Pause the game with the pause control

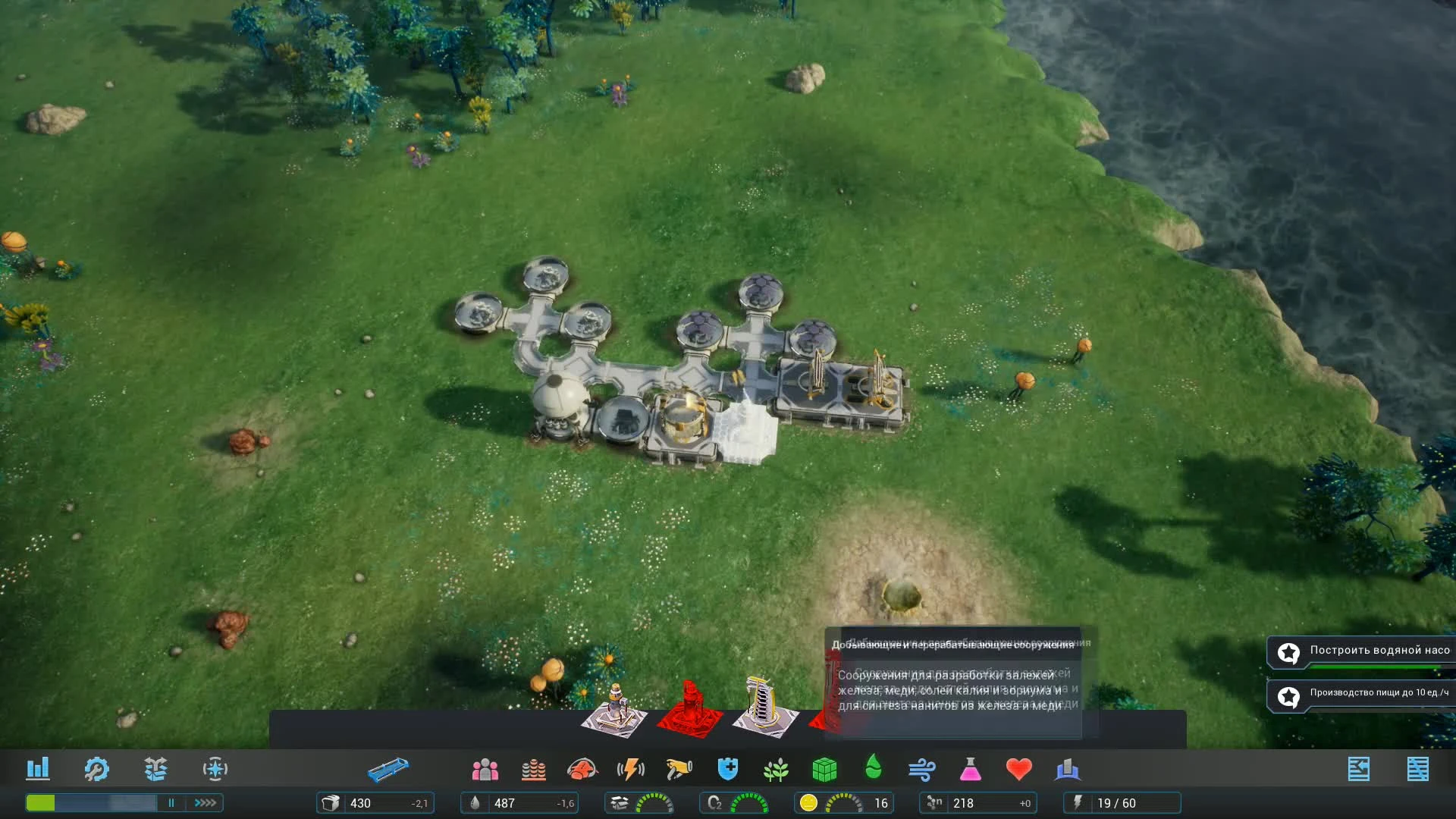[x=171, y=802]
